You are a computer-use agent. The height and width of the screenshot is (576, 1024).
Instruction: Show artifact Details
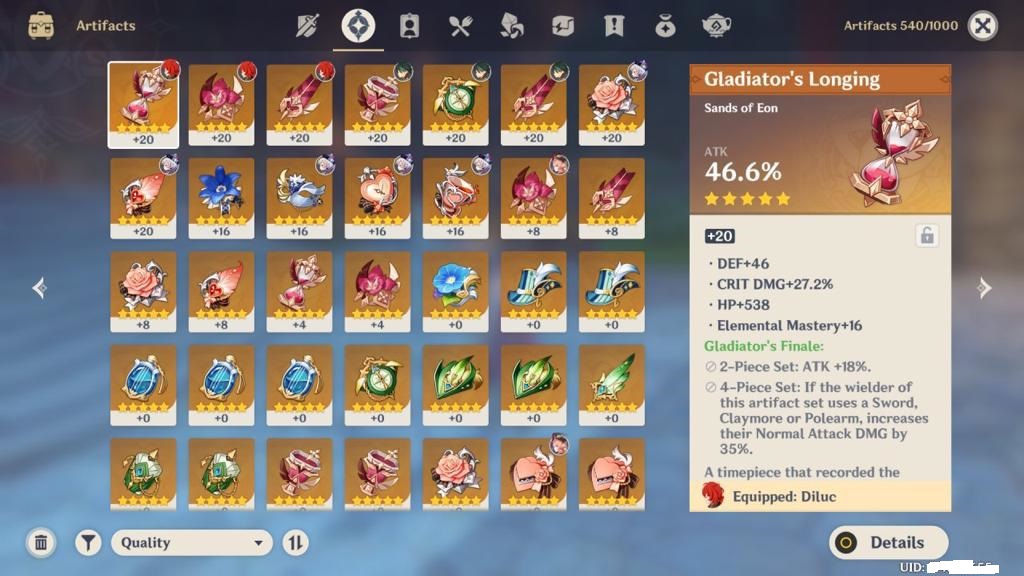pos(888,543)
